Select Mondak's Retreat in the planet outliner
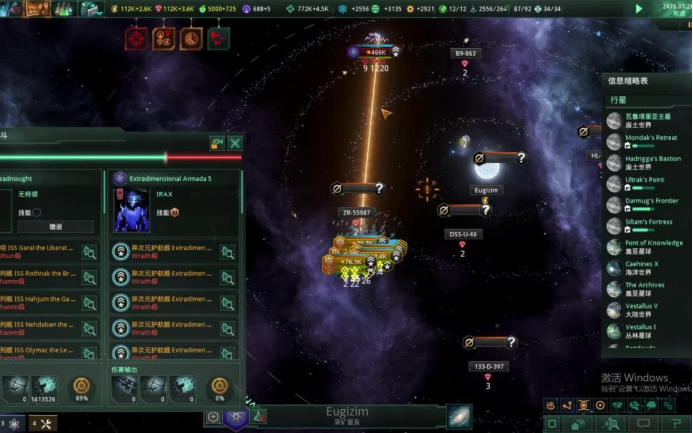 tap(651, 141)
